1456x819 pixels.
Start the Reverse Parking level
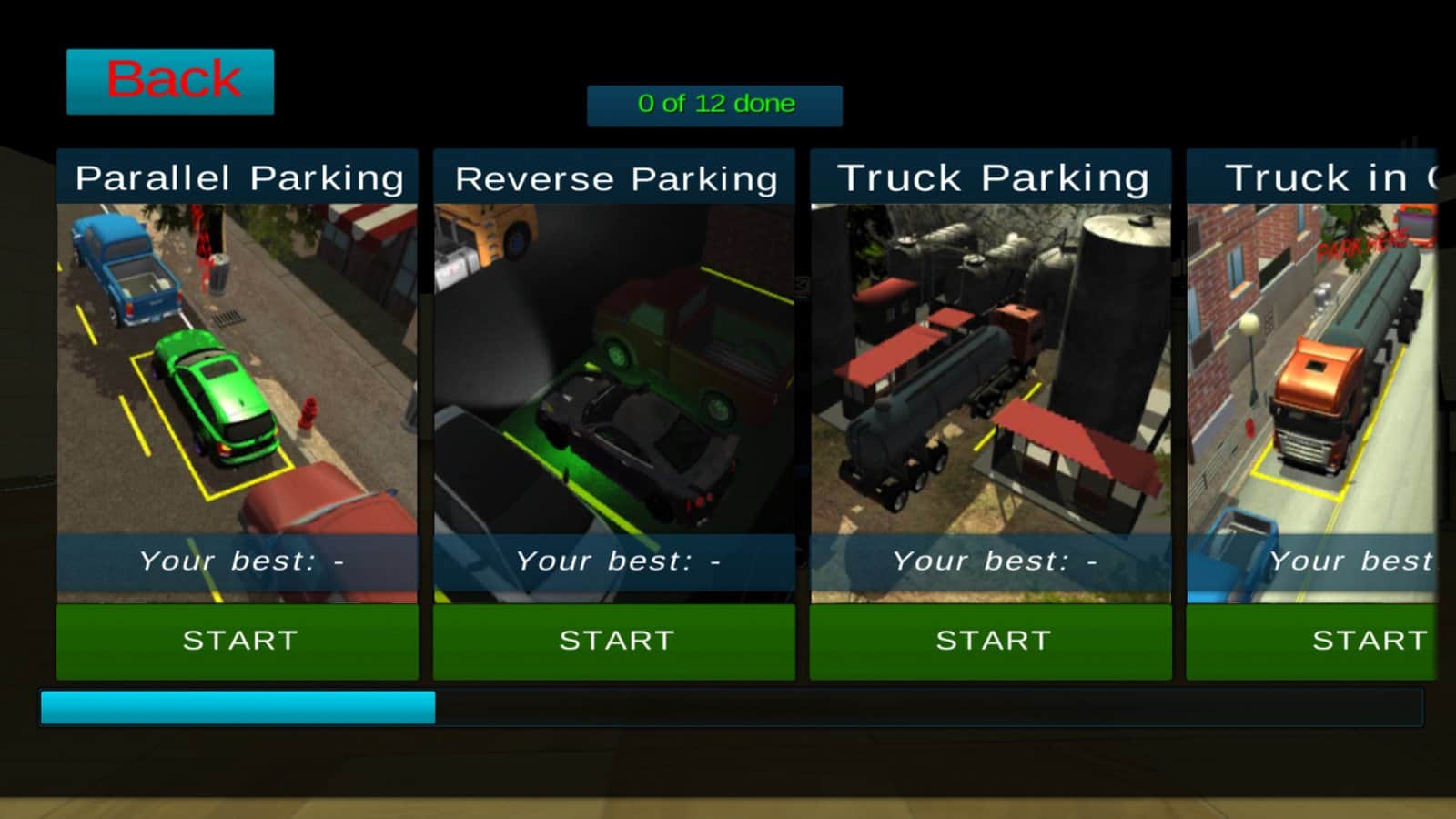[x=614, y=642]
